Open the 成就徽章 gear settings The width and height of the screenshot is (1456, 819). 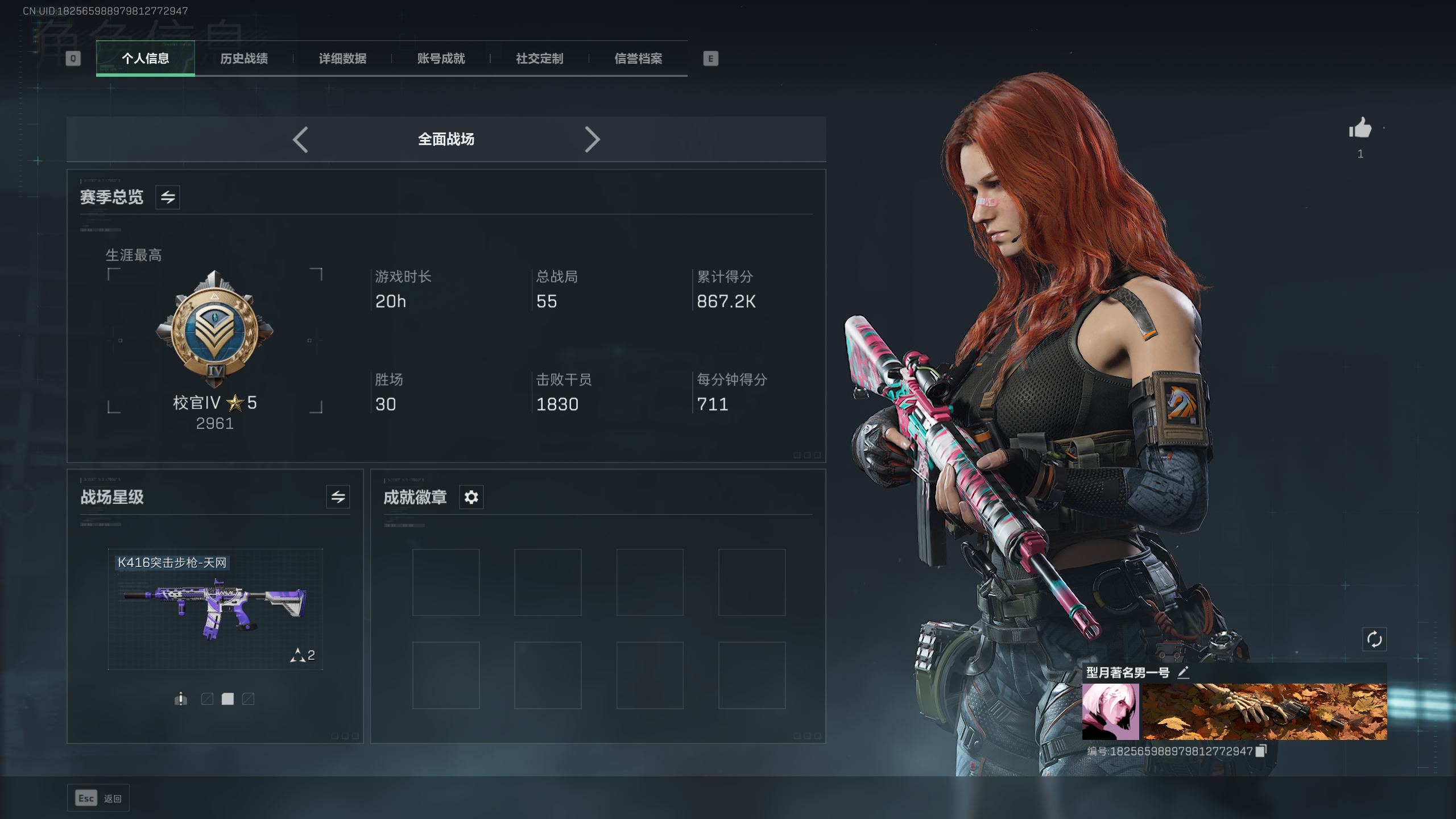(471, 497)
